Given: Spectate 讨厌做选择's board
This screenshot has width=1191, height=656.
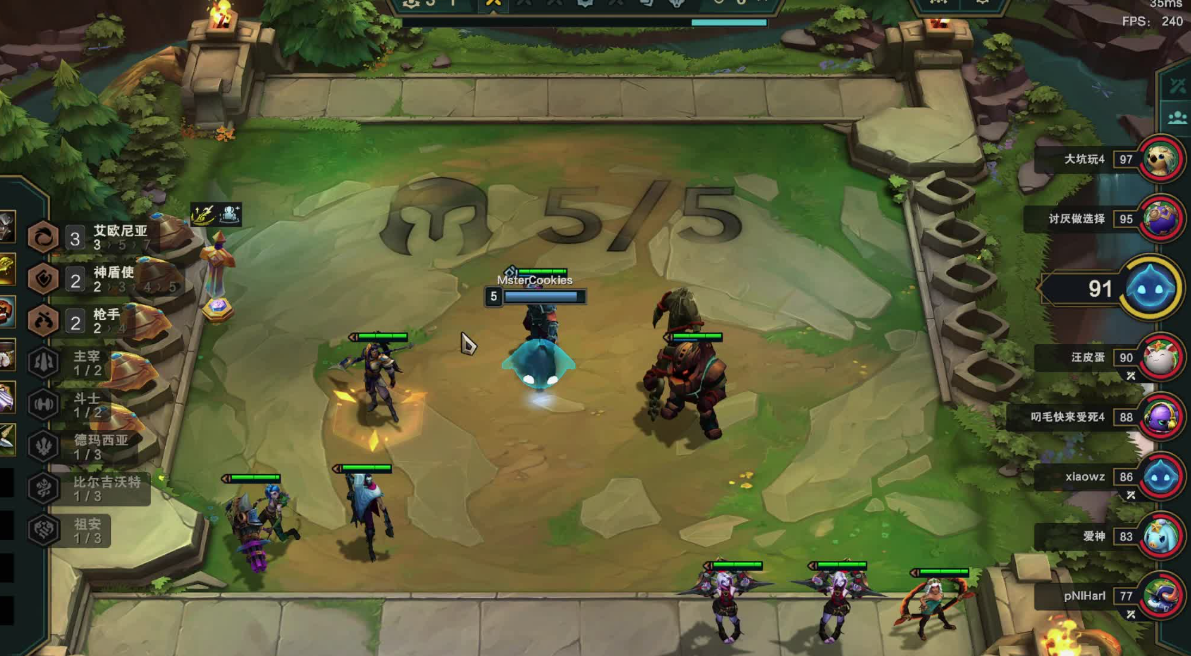Looking at the screenshot, I should coord(1161,218).
